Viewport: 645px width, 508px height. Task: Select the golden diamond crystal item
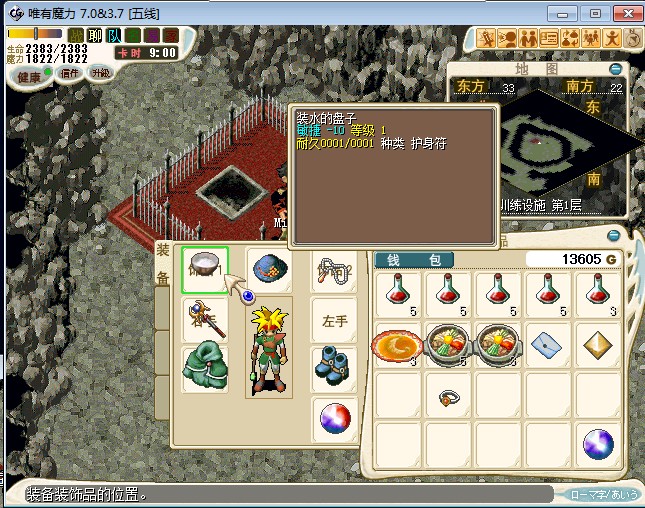click(598, 345)
